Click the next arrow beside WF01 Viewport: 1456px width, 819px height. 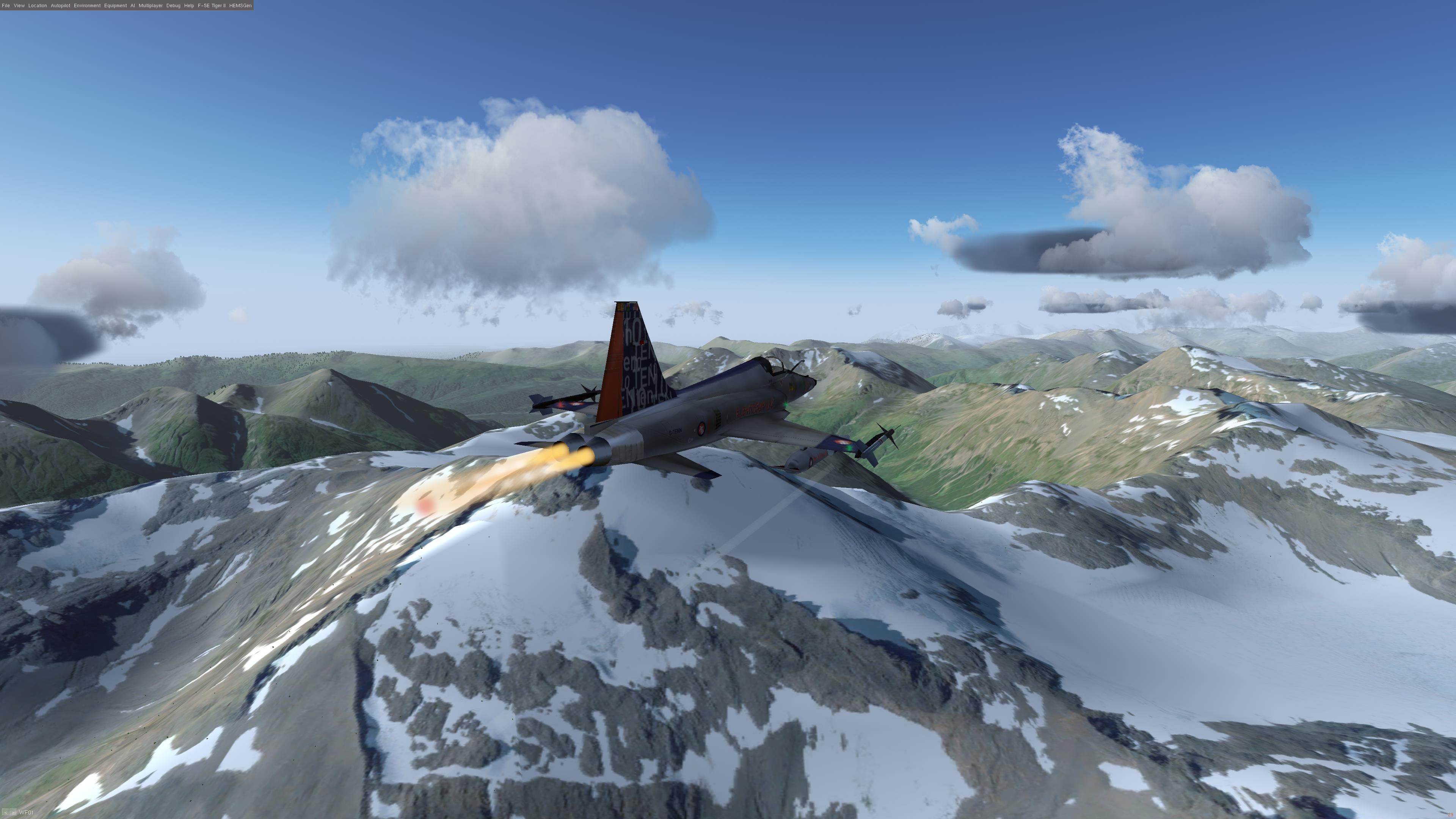click(x=13, y=813)
